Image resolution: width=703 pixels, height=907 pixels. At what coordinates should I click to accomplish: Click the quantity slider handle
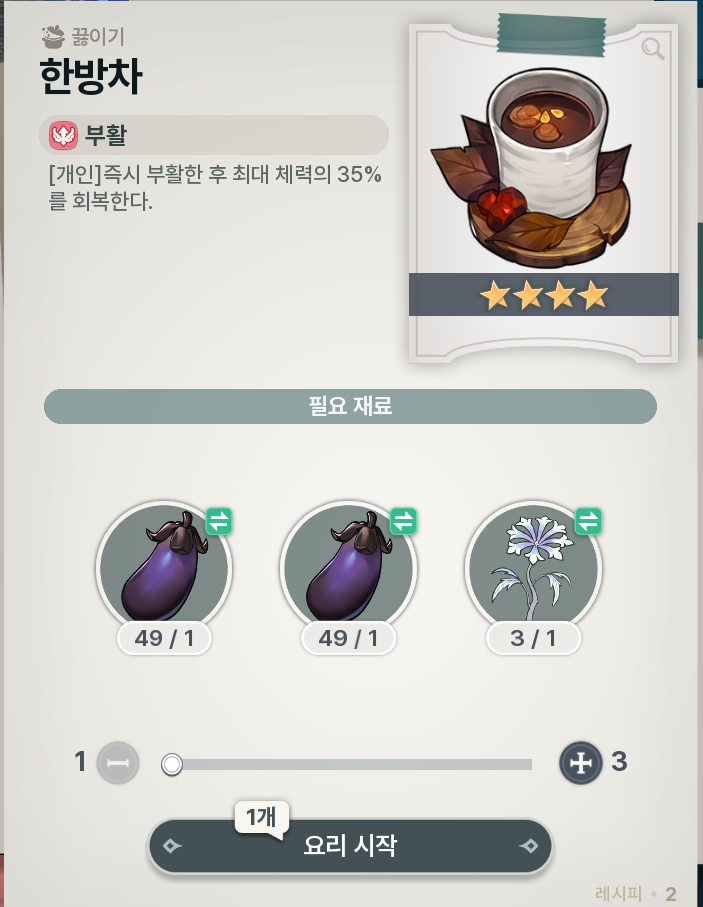[172, 765]
